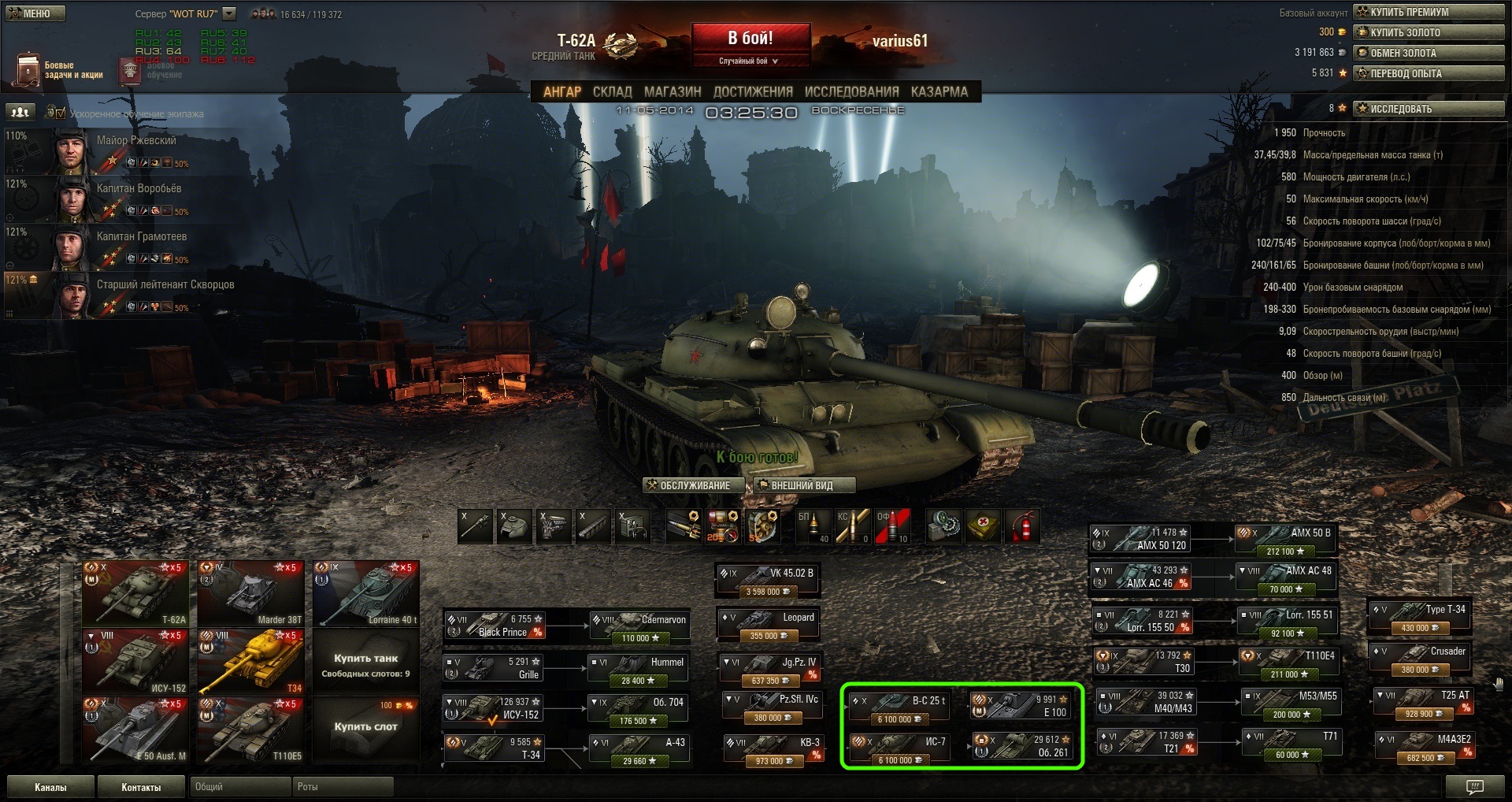Open the Каналы chat channels button
1512x802 pixels.
(50, 787)
